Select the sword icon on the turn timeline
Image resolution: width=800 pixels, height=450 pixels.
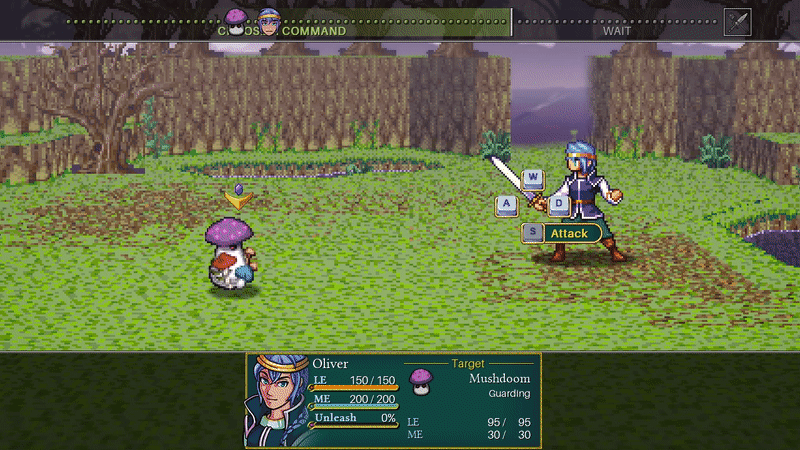tap(737, 21)
